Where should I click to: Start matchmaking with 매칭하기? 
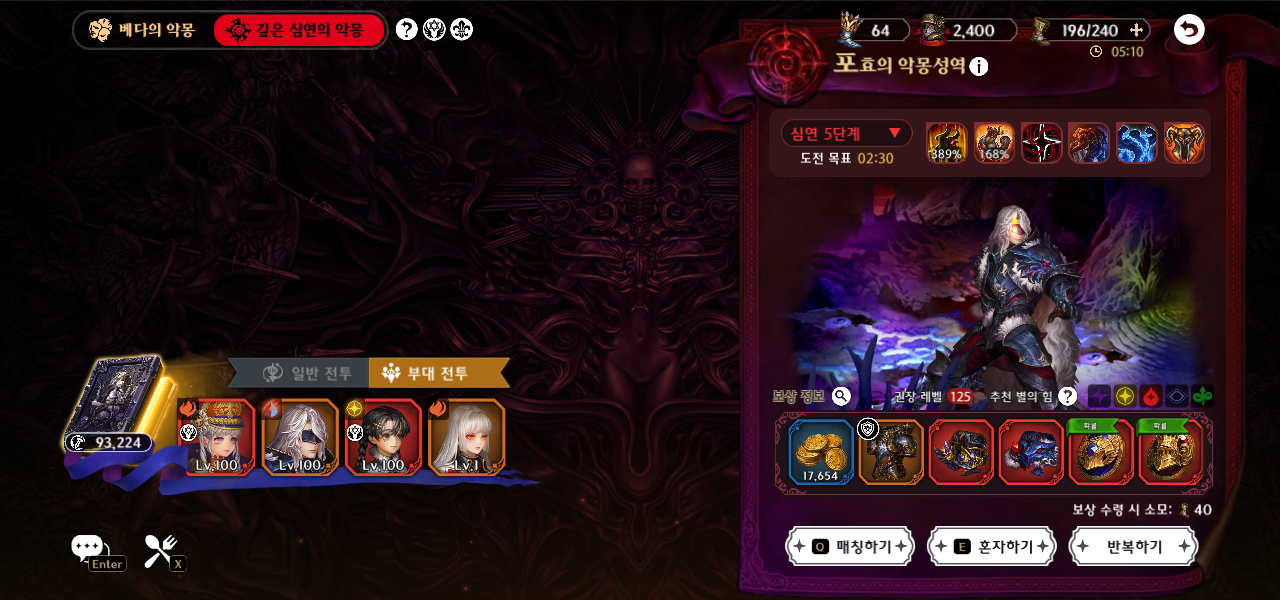[x=850, y=547]
